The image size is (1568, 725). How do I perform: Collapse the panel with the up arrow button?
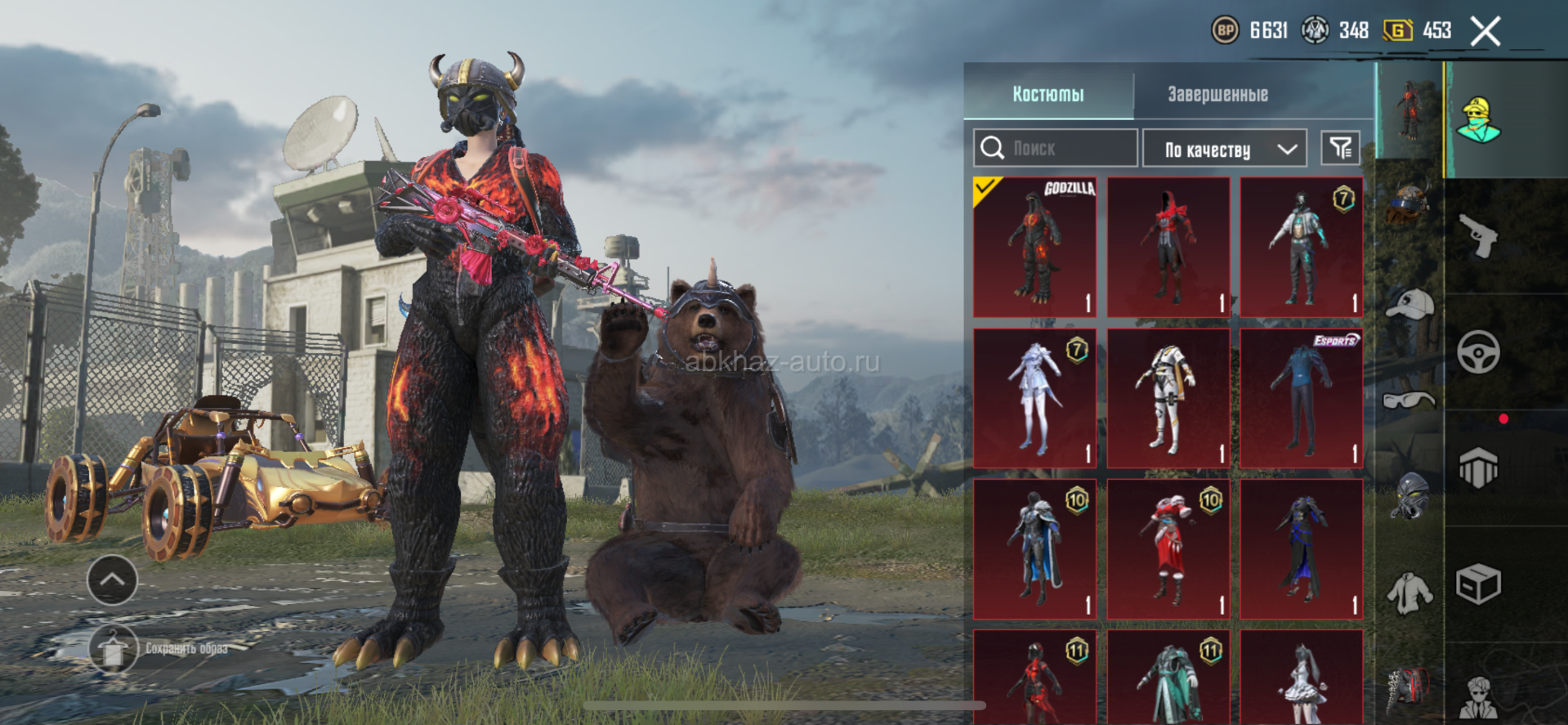pos(112,580)
